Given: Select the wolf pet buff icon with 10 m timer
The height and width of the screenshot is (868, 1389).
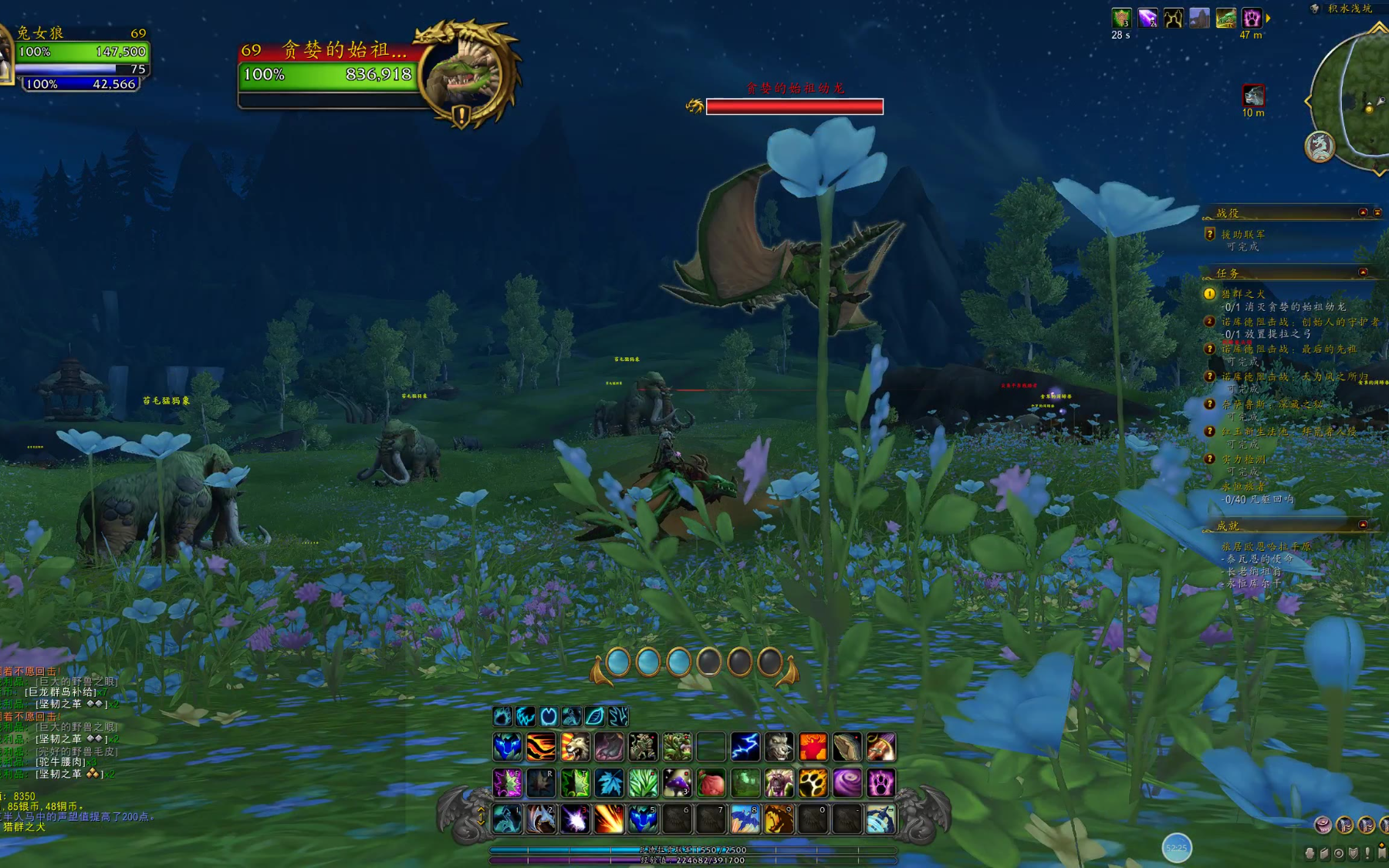Looking at the screenshot, I should pyautogui.click(x=1253, y=96).
